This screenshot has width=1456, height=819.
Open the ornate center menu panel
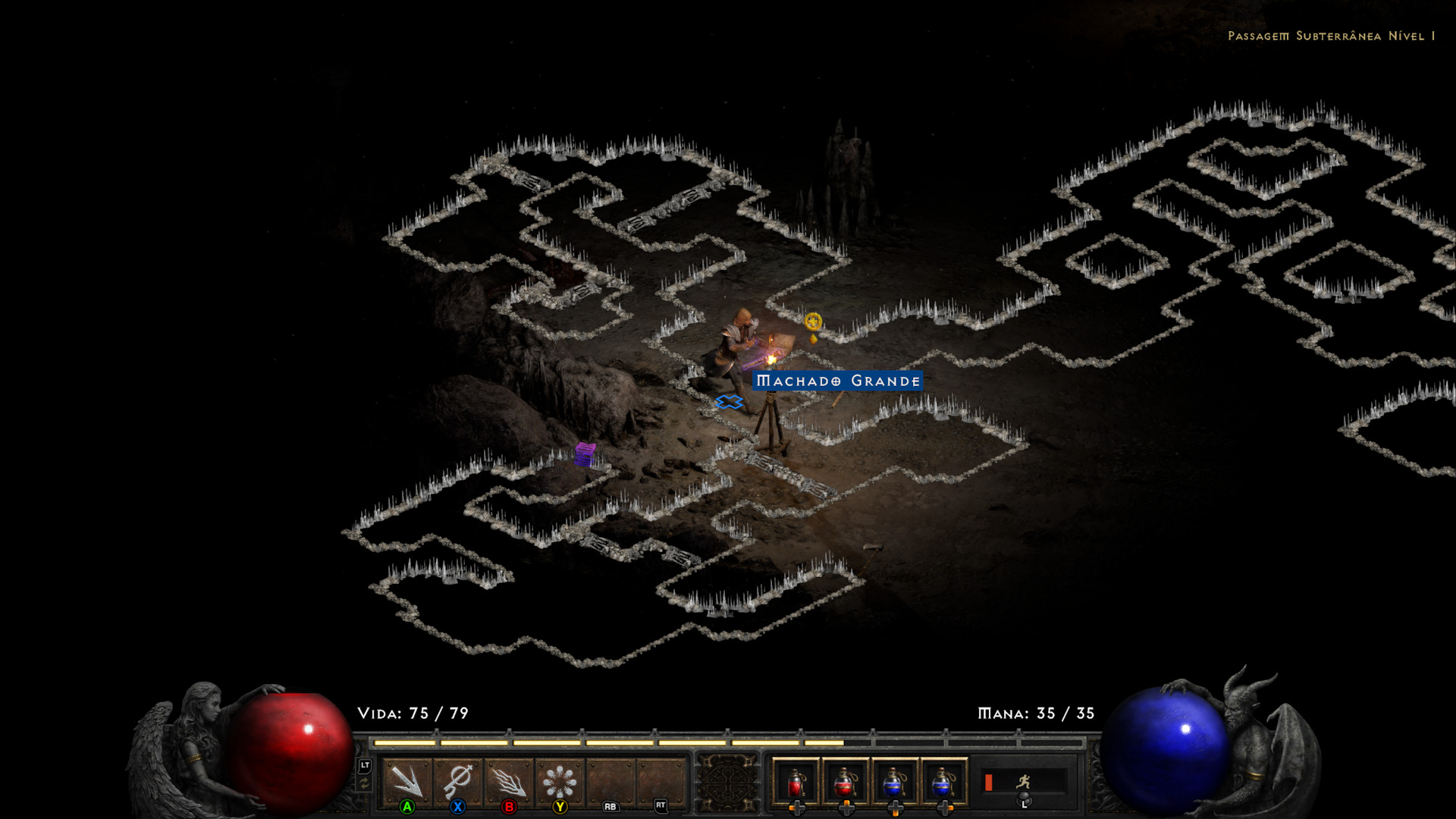tap(728, 783)
